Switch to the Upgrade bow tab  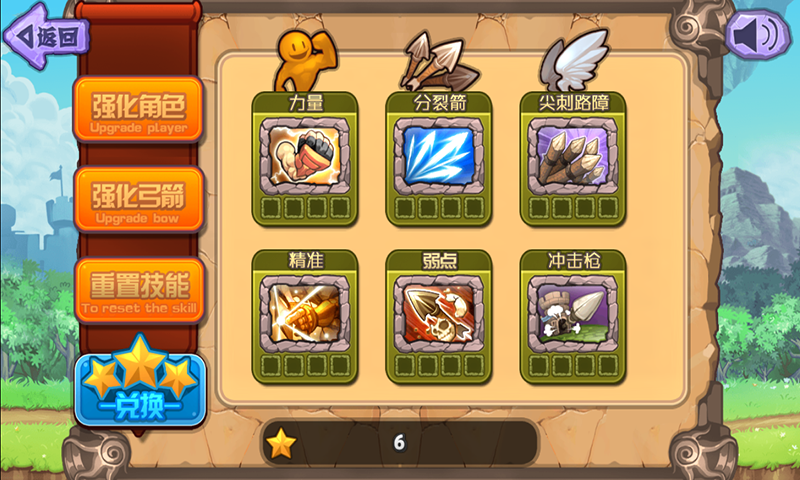138,198
